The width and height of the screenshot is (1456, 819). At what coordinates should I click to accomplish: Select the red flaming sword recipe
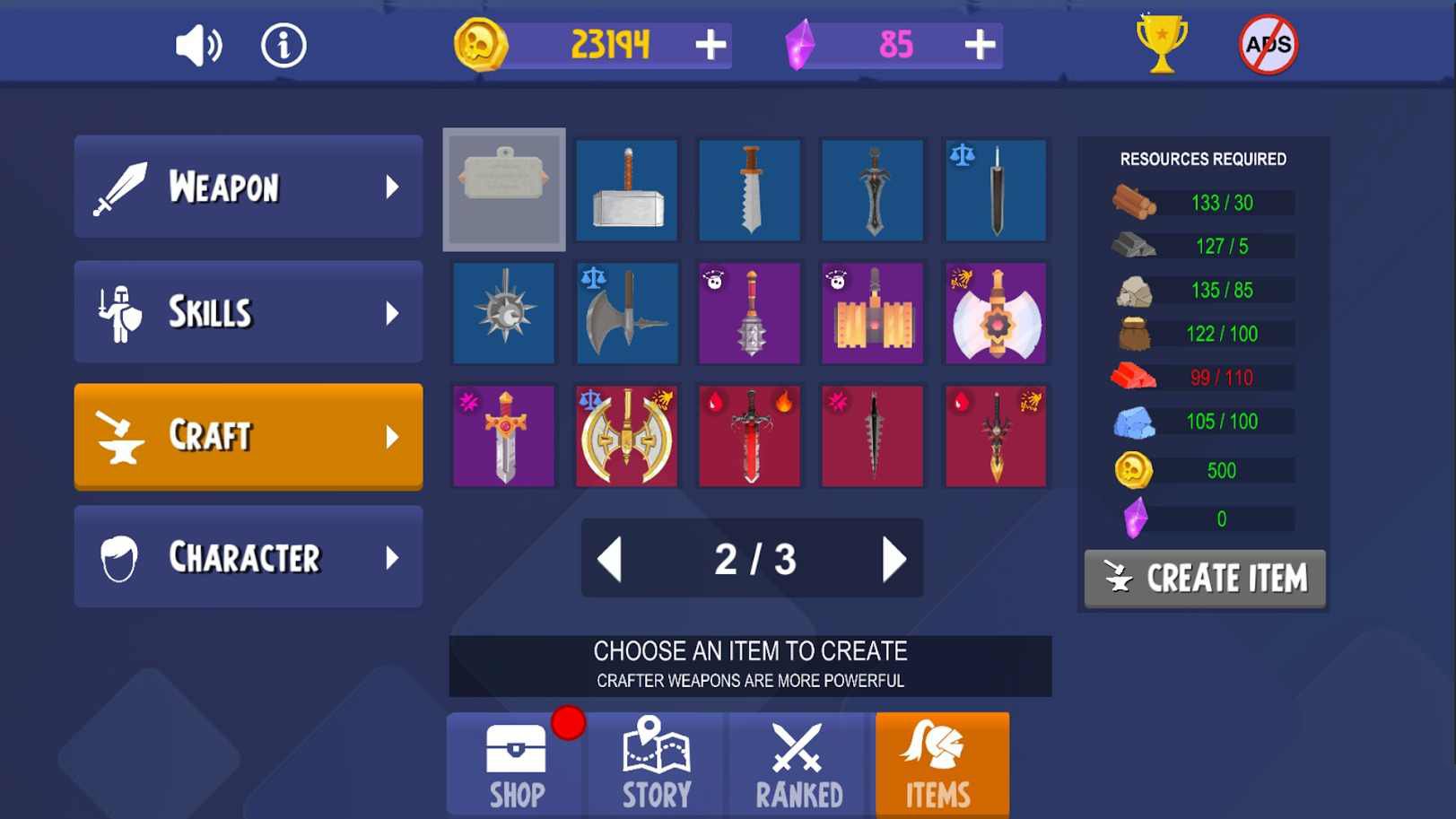coord(750,436)
